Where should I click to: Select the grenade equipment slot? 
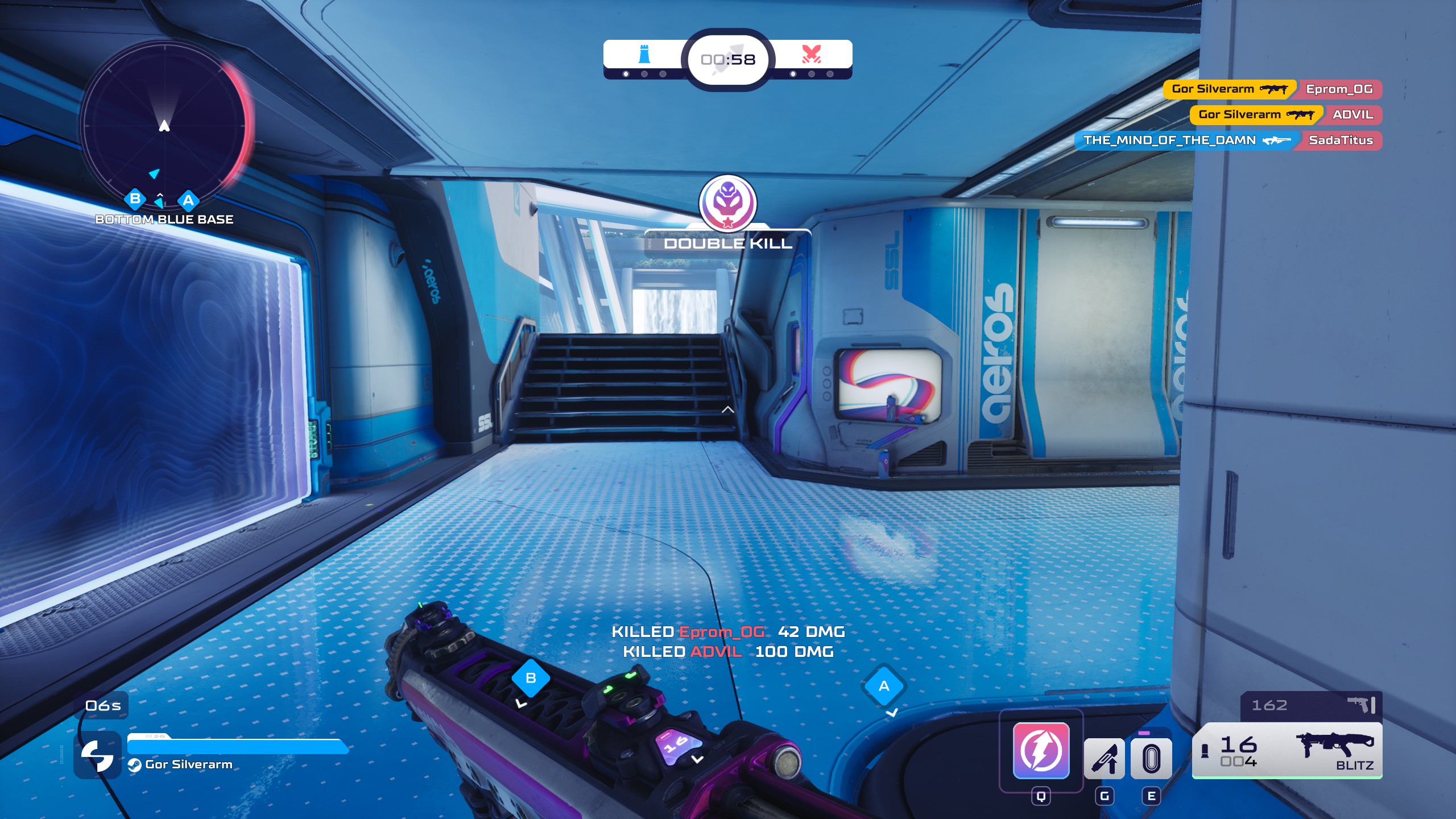[1151, 758]
